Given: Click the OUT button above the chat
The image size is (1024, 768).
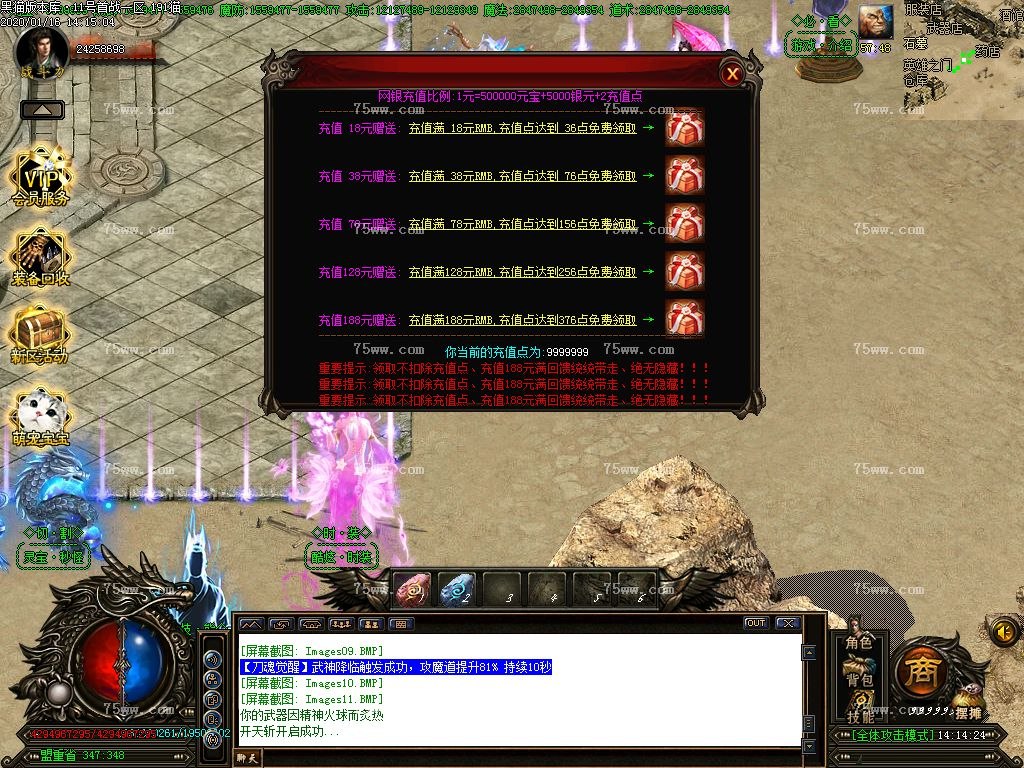Looking at the screenshot, I should coord(755,623).
